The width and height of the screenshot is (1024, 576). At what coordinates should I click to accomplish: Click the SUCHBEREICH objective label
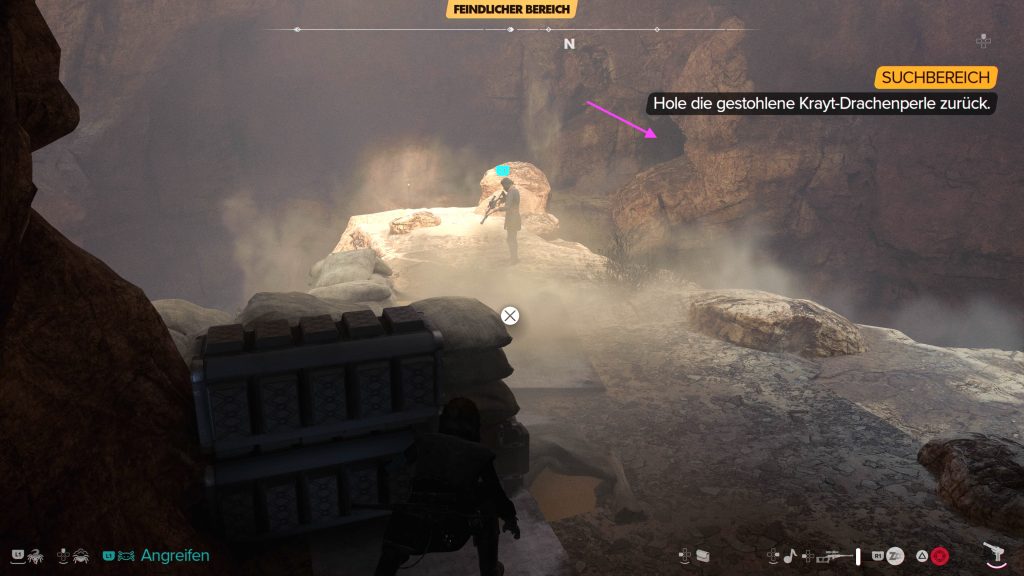[x=936, y=78]
